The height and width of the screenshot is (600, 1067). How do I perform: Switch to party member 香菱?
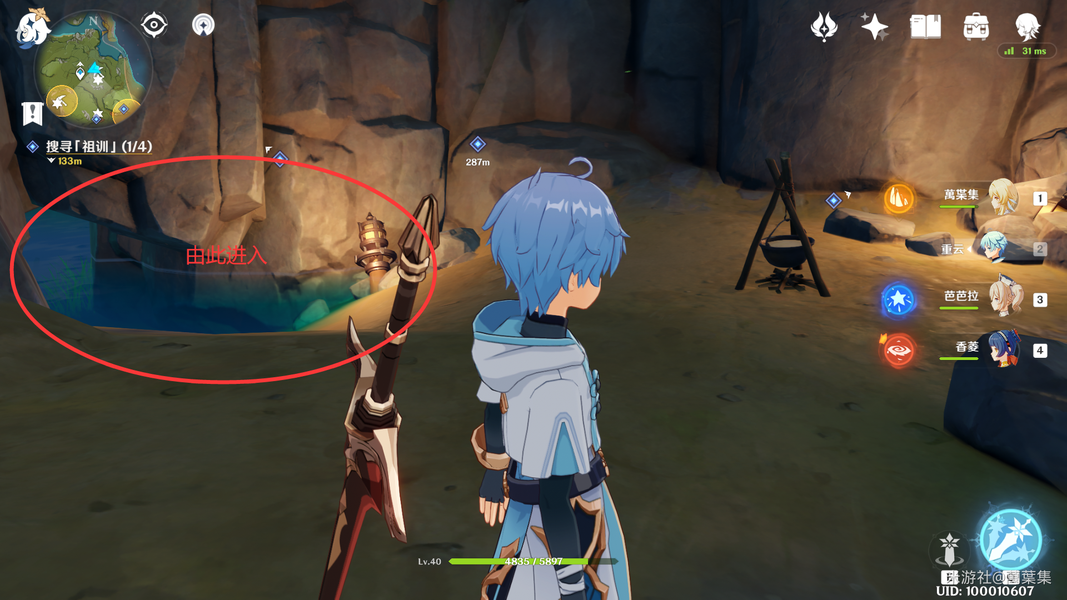tap(1001, 350)
